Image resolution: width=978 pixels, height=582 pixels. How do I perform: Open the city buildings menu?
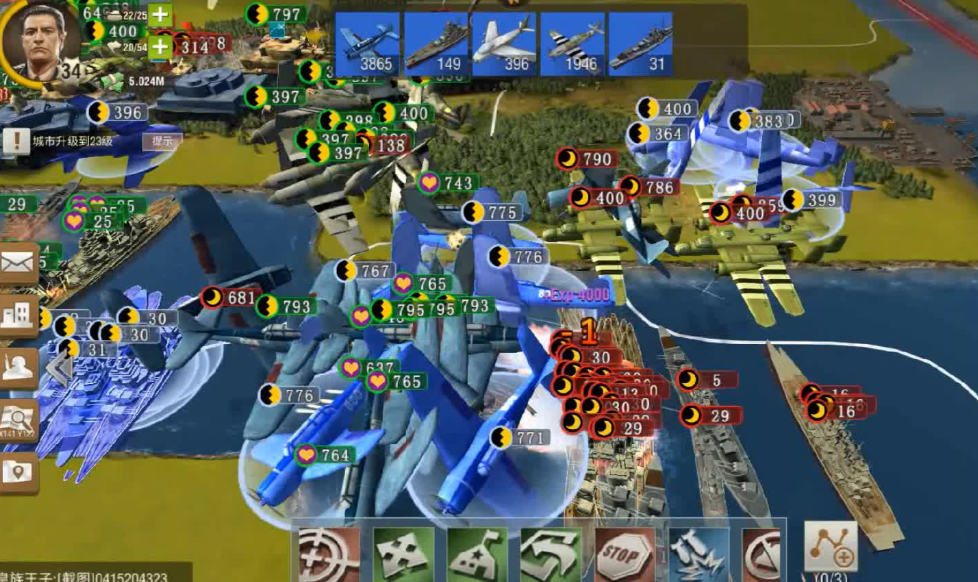click(x=19, y=316)
